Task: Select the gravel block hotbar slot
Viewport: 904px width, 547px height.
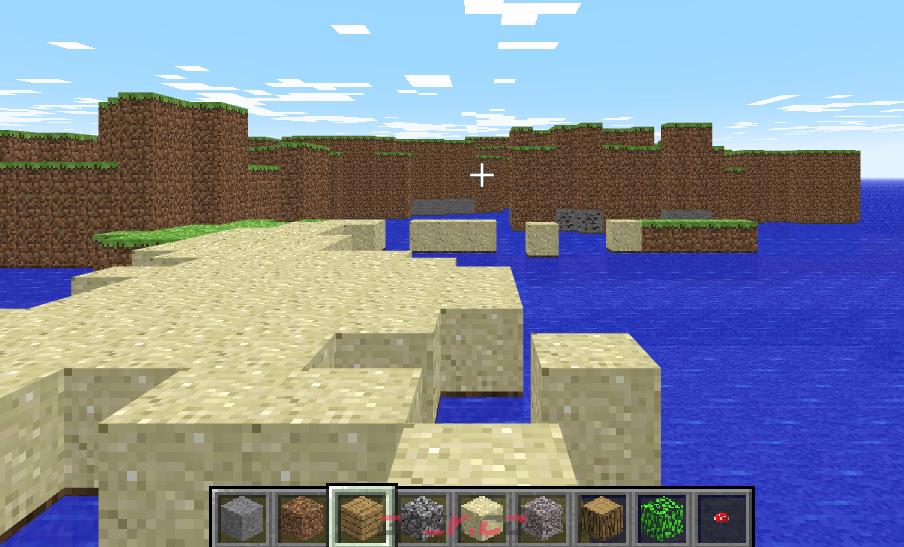Action: click(x=541, y=517)
